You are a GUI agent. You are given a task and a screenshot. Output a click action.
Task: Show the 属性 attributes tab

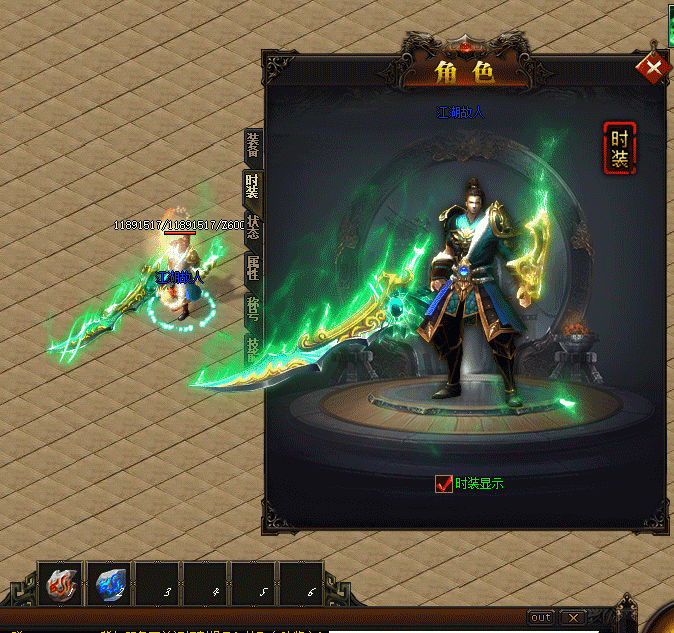[253, 267]
